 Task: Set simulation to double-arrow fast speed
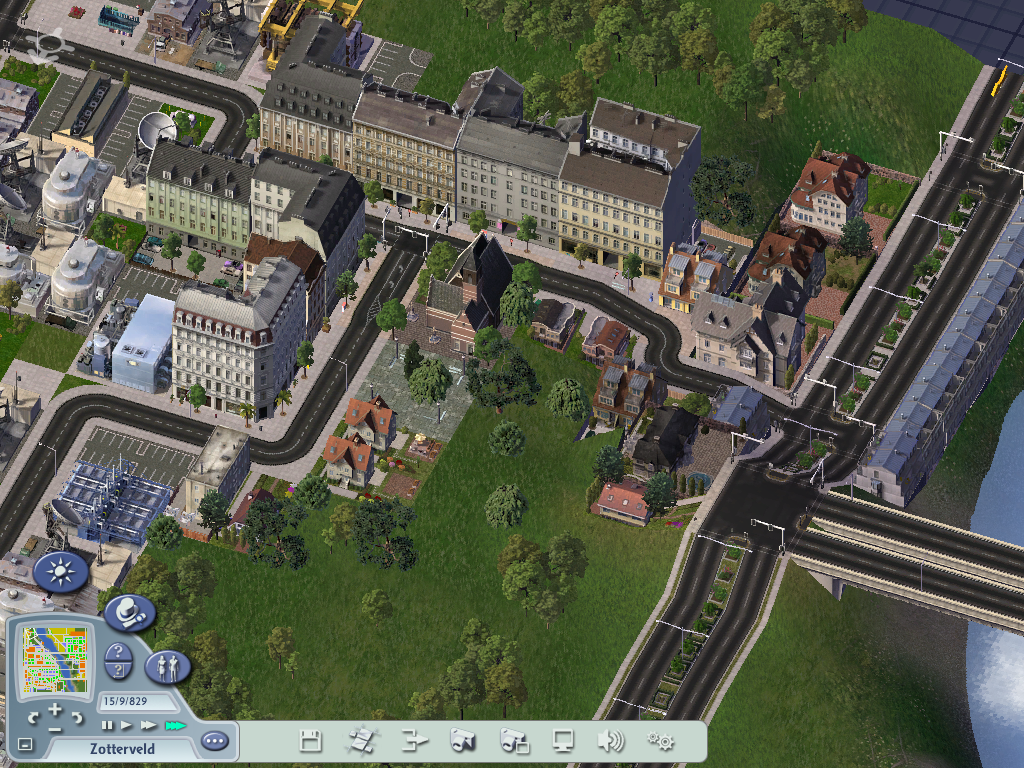coord(149,725)
